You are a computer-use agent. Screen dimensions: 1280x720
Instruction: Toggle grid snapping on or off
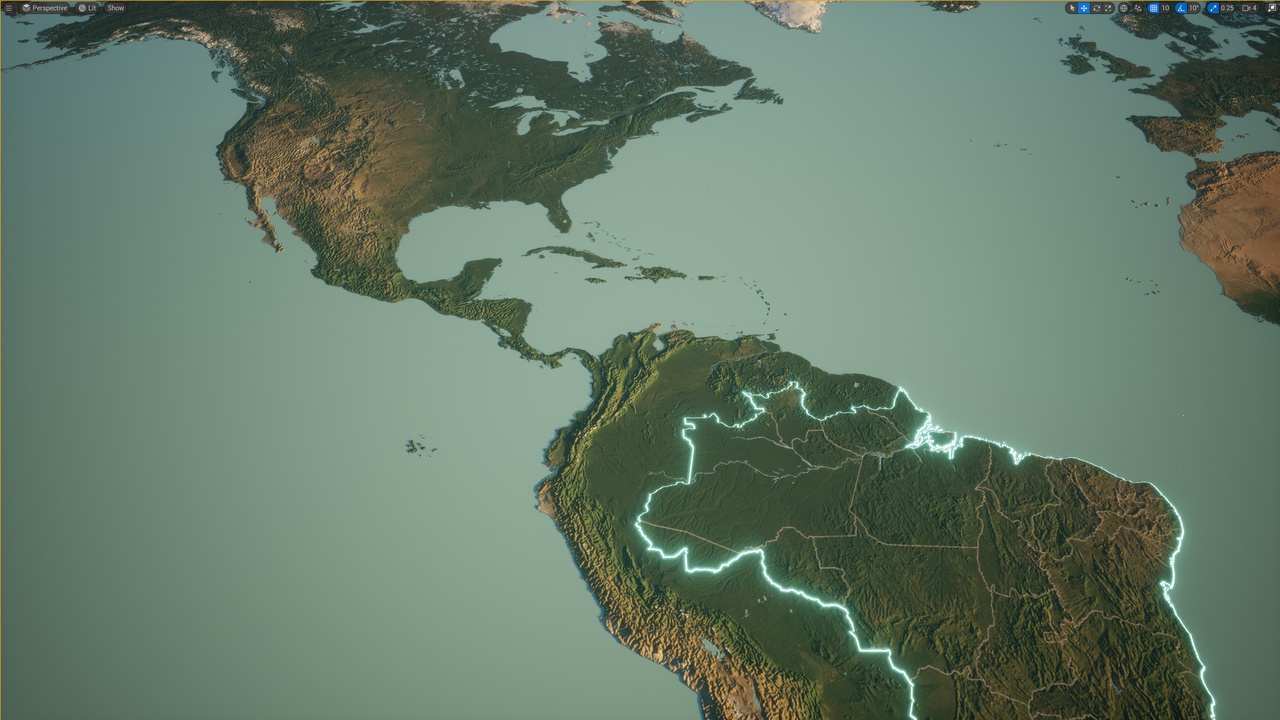[x=1152, y=7]
